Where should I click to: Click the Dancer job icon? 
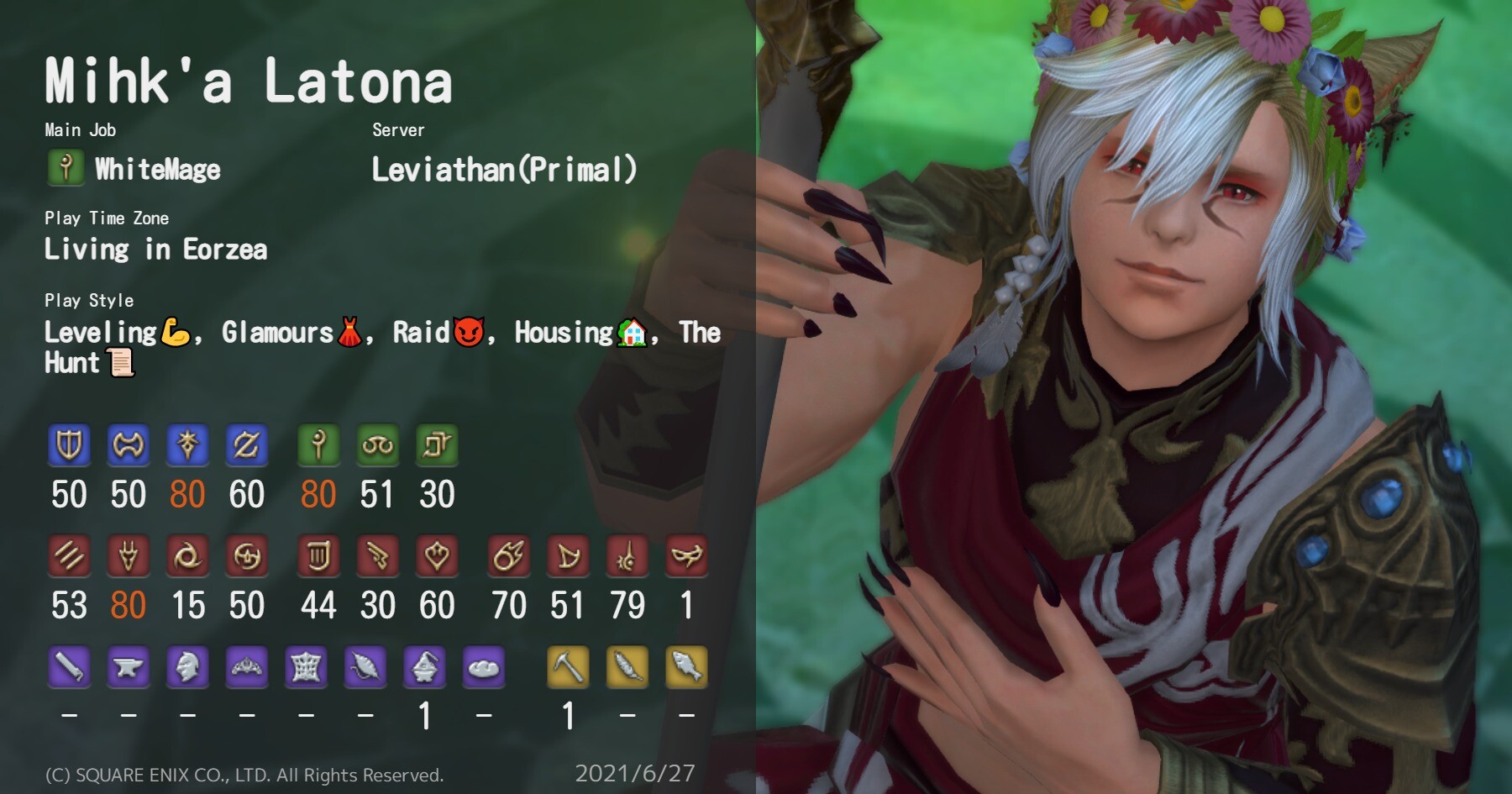pyautogui.click(x=437, y=556)
